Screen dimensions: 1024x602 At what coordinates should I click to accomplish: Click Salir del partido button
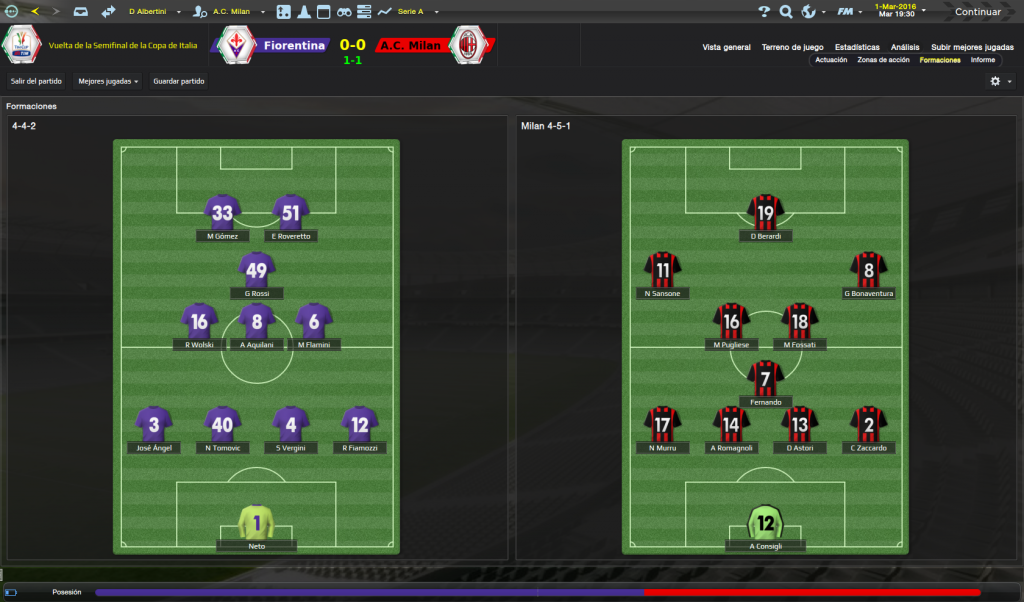(37, 81)
